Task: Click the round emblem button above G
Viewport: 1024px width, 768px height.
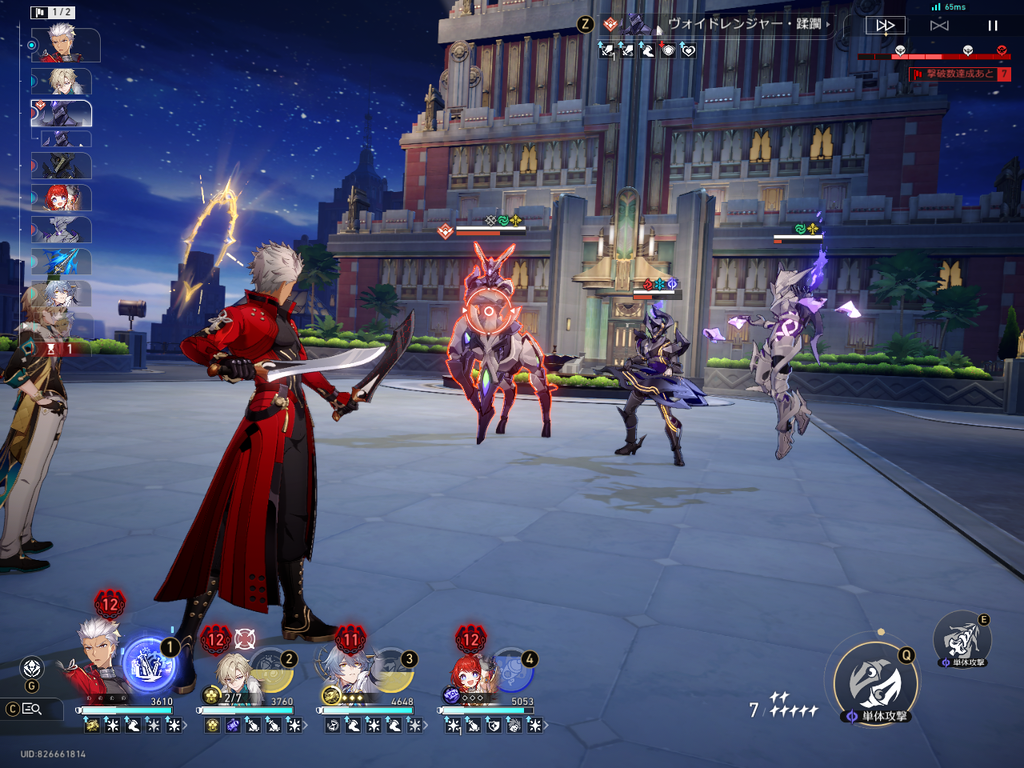Action: tap(32, 666)
